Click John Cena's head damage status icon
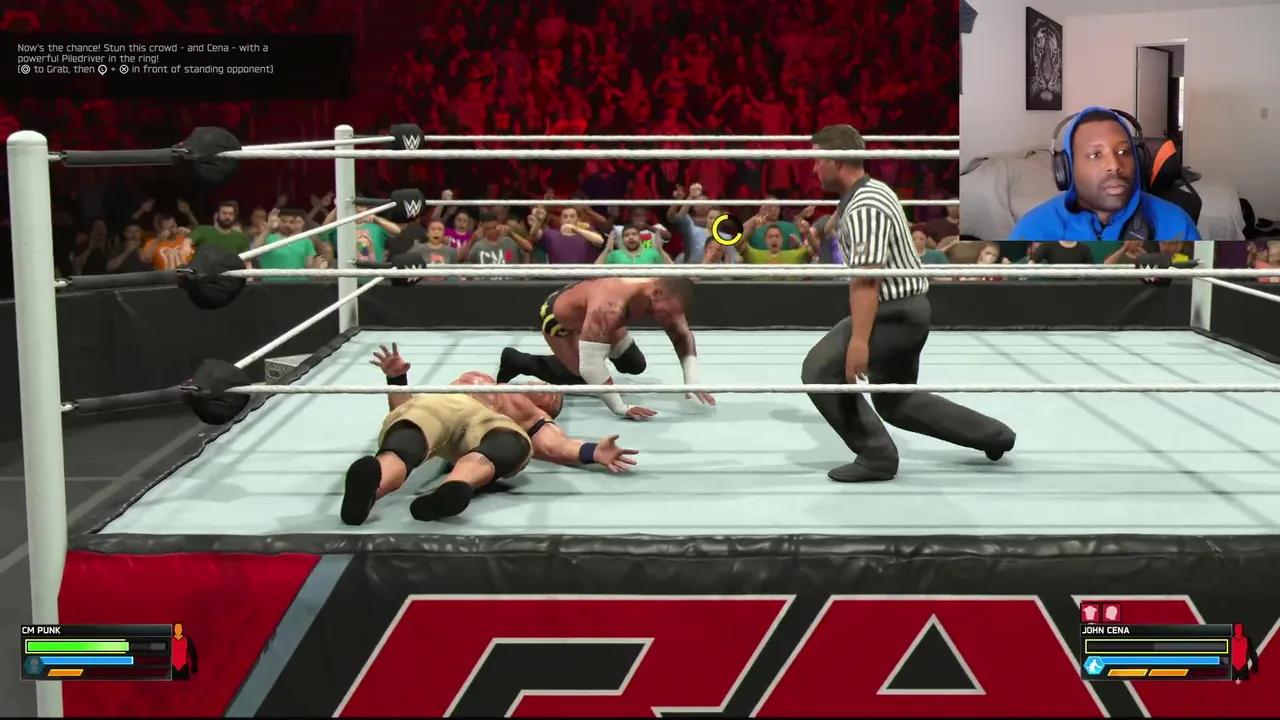Viewport: 1280px width, 720px height. coord(1111,613)
